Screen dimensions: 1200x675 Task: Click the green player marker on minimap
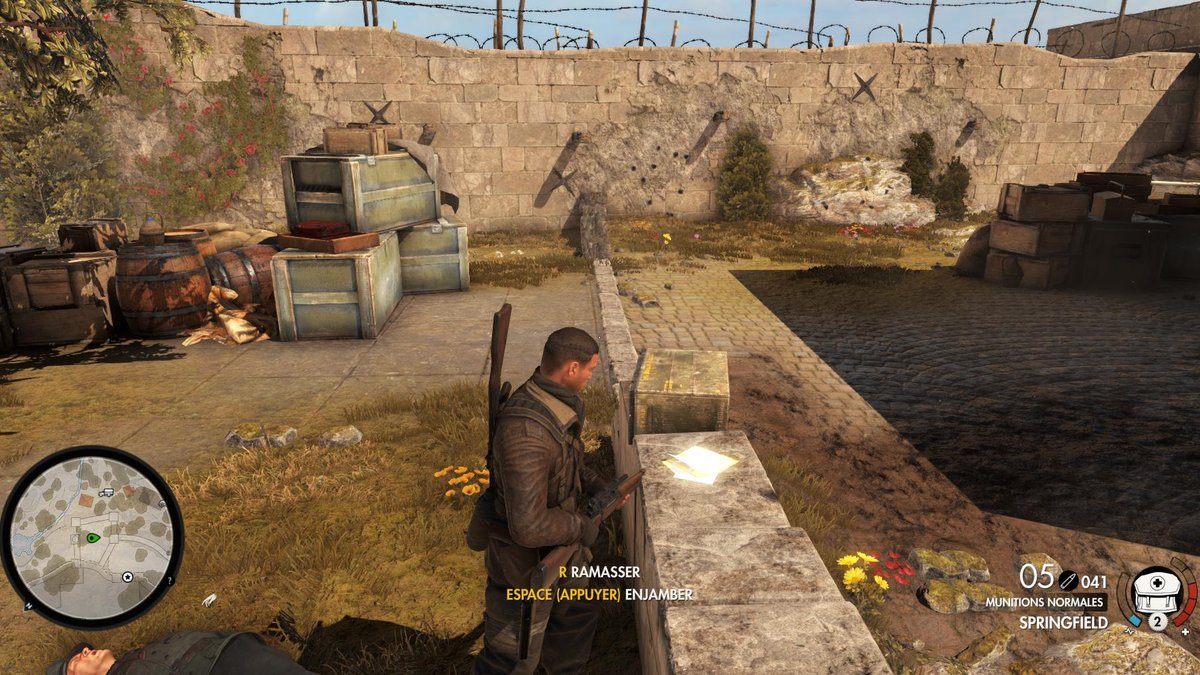point(92,537)
